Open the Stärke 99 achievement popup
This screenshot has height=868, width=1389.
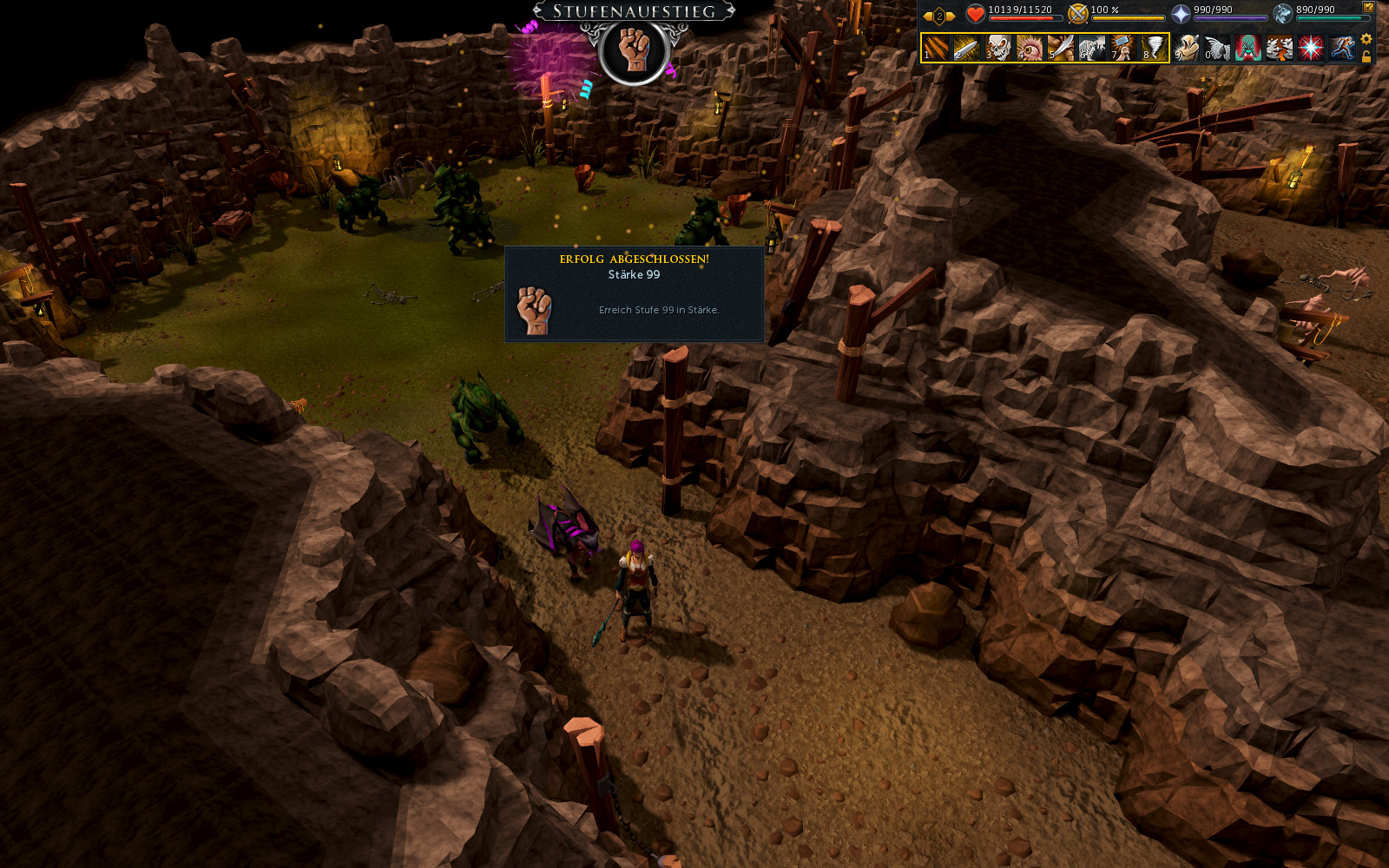coord(635,294)
